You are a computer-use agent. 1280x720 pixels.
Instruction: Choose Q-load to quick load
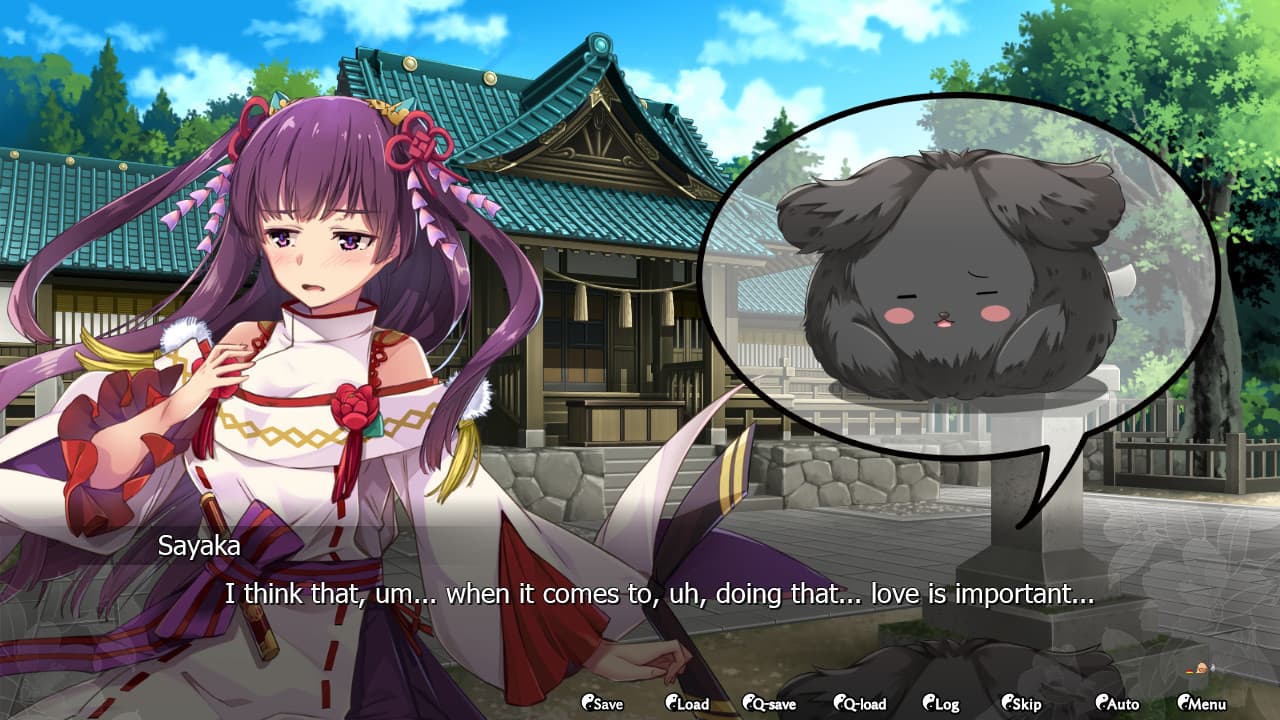pos(860,704)
